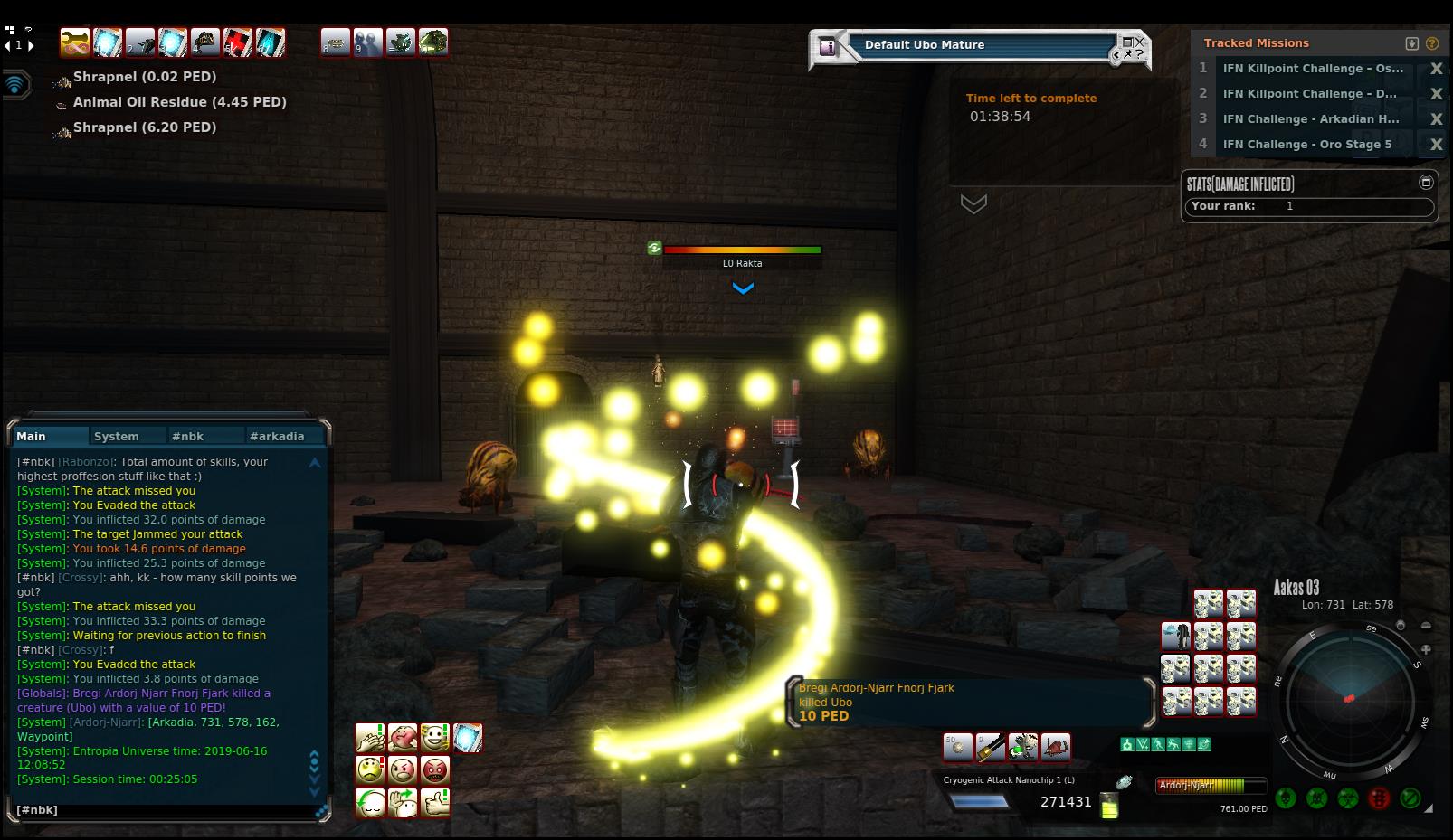Select the IFN Challenge - Arkadian mission
This screenshot has width=1453, height=840.
(x=1310, y=118)
